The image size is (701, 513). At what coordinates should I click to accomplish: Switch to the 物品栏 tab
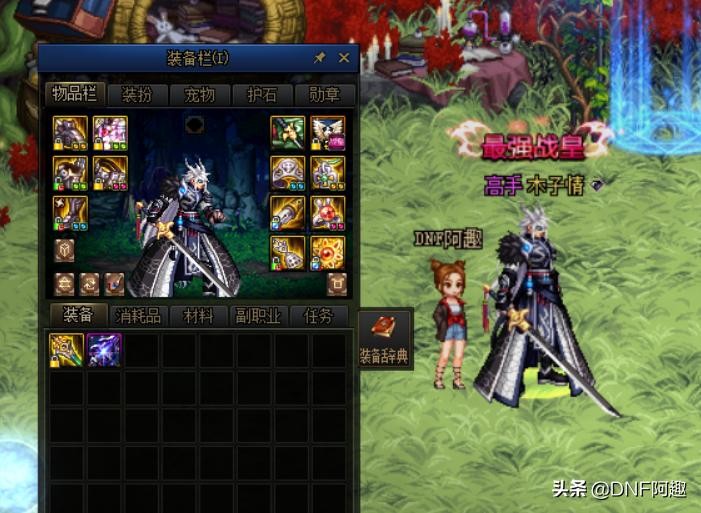pyautogui.click(x=74, y=95)
